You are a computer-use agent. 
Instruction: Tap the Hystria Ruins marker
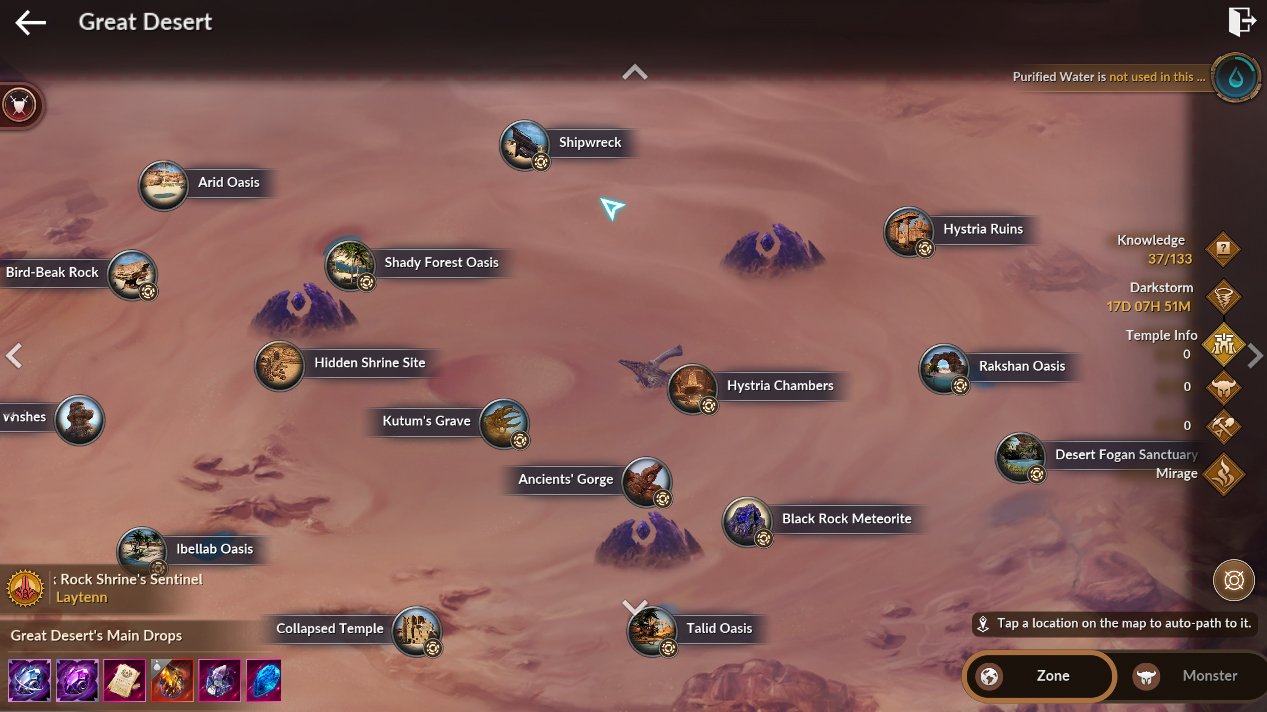908,231
